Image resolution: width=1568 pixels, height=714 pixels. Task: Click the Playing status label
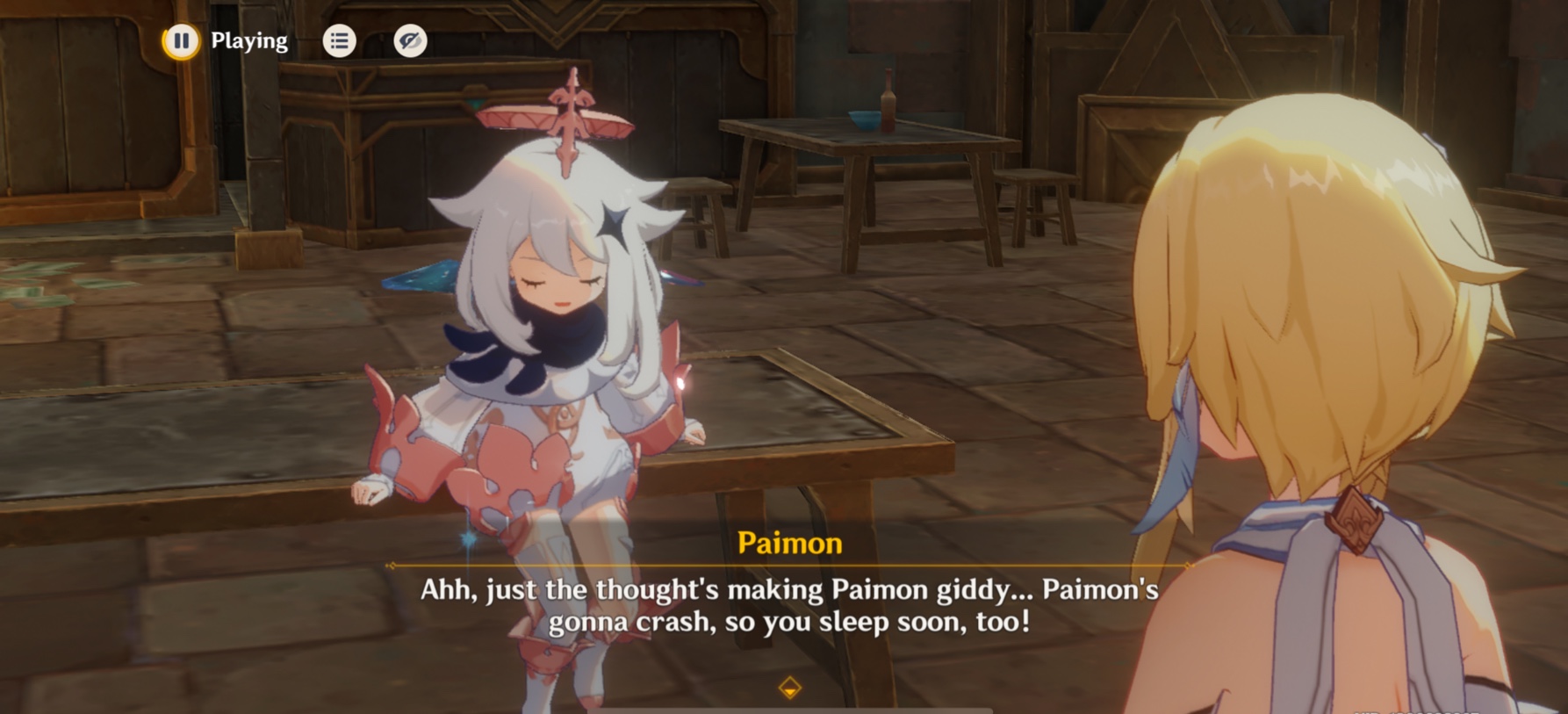(x=248, y=40)
